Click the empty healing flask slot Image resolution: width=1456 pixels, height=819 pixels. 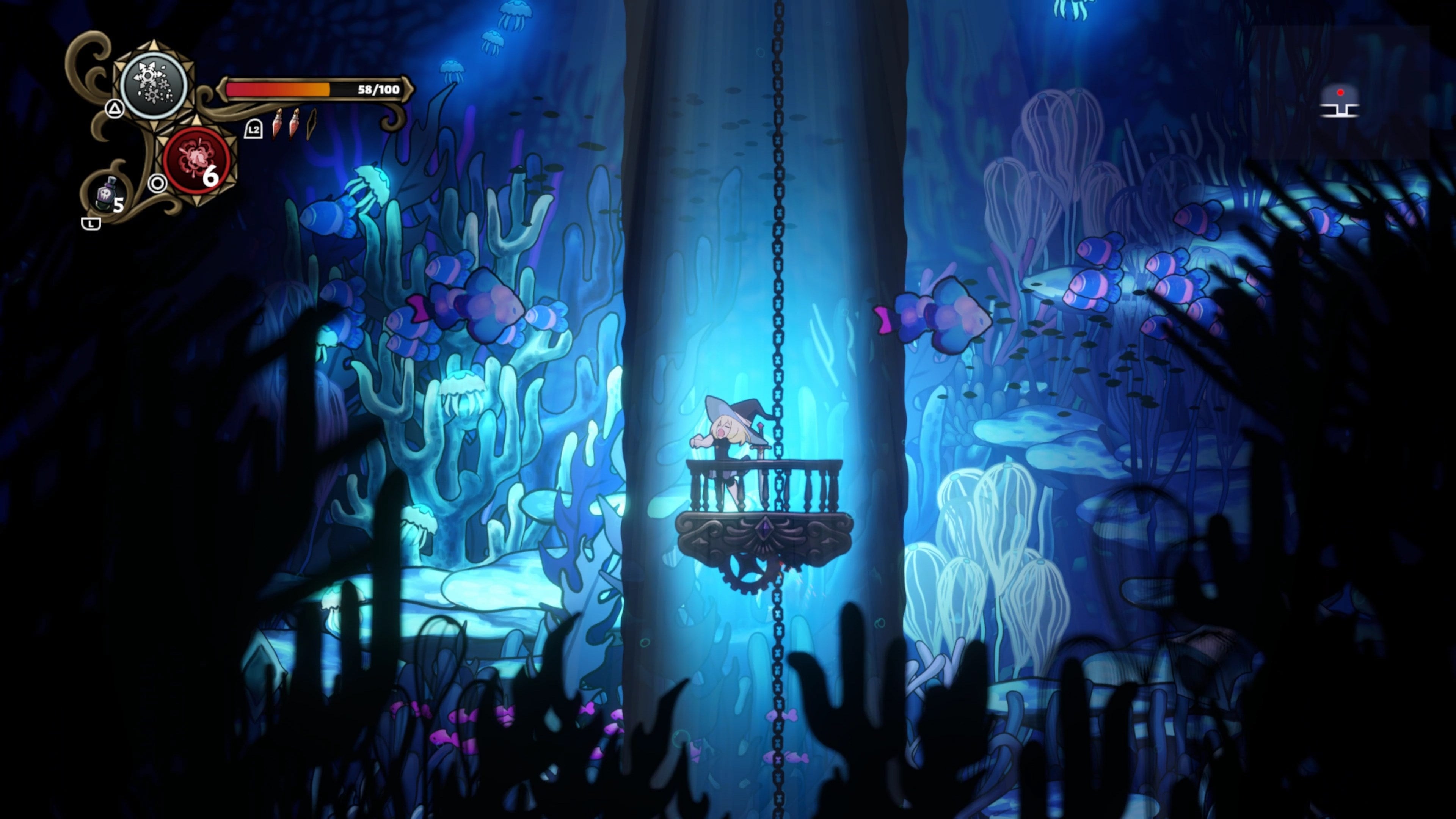(x=311, y=124)
